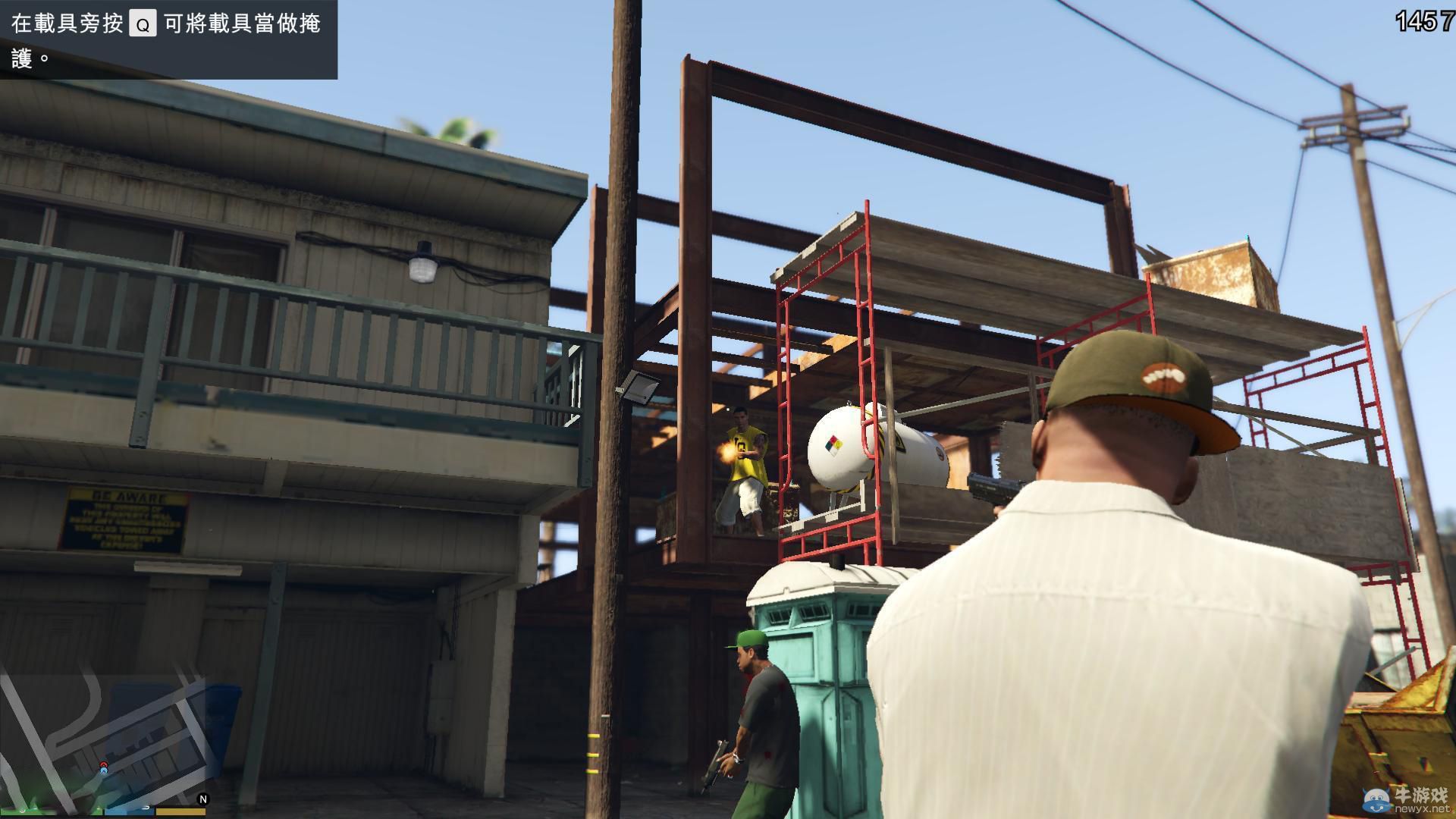
Task: Toggle the yellow special ability bar
Action: 182,813
